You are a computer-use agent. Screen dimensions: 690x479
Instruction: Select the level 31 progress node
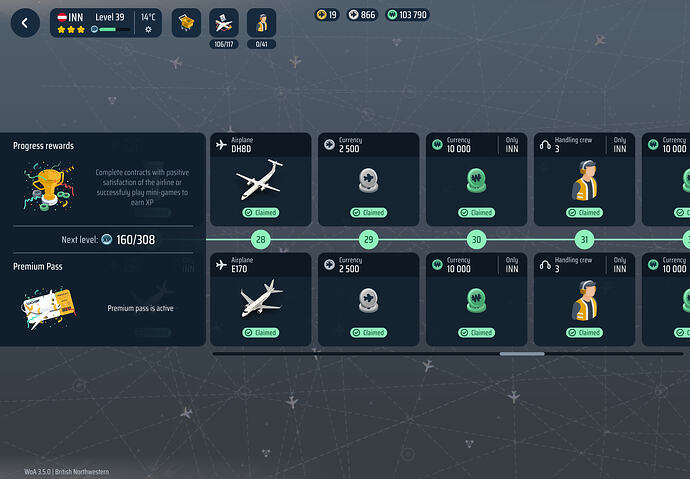[584, 239]
